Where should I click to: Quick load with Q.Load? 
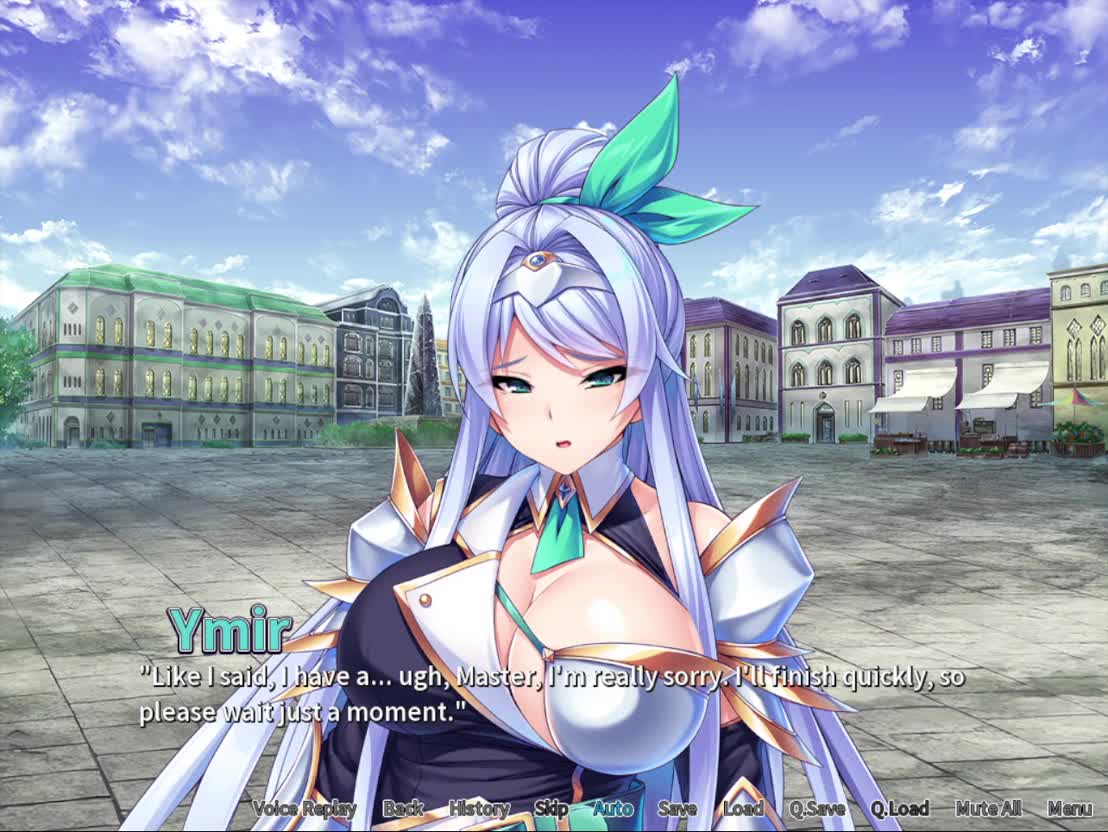pyautogui.click(x=899, y=808)
